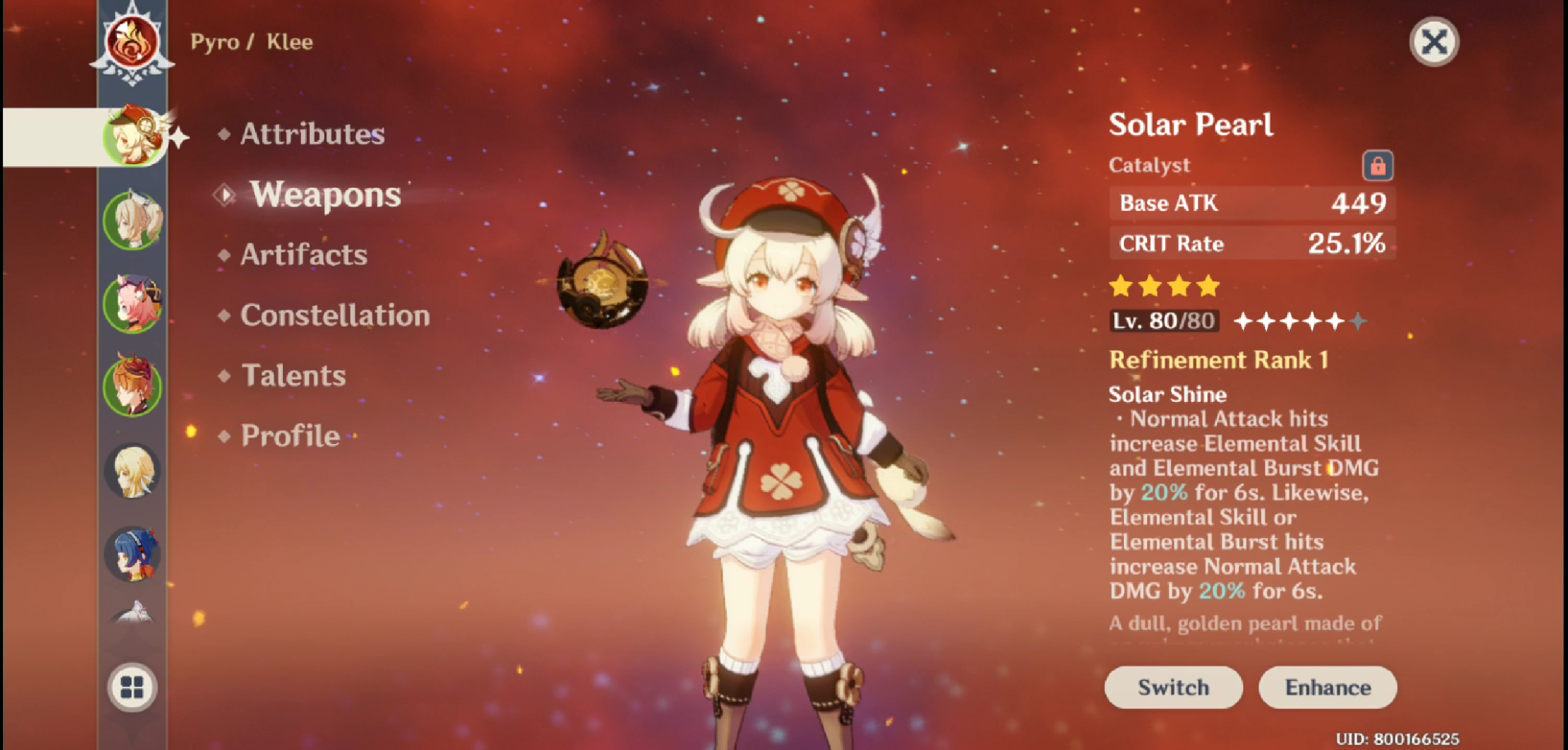Expand the Artifacts section
Image resolution: width=1568 pixels, height=750 pixels.
(x=303, y=255)
